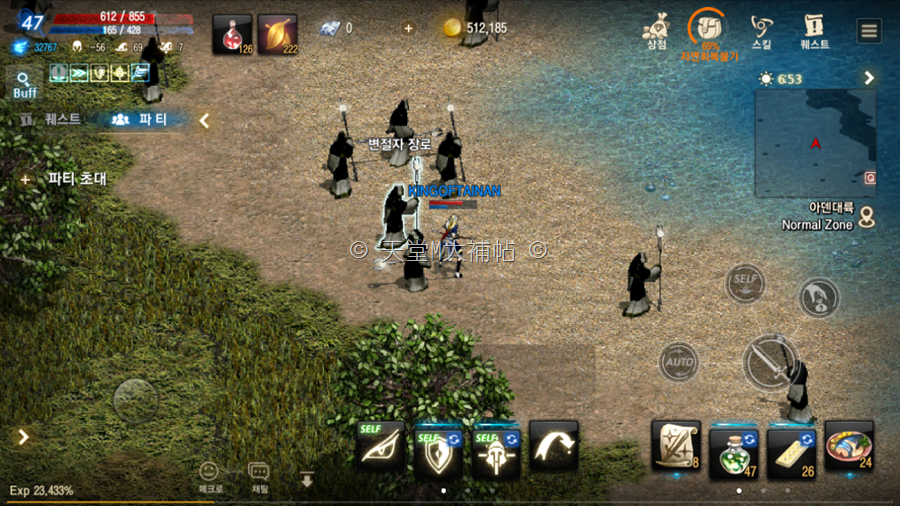Screen dimensions: 900x506
Task: Activate the shield SELF buff skill
Action: coord(438,449)
